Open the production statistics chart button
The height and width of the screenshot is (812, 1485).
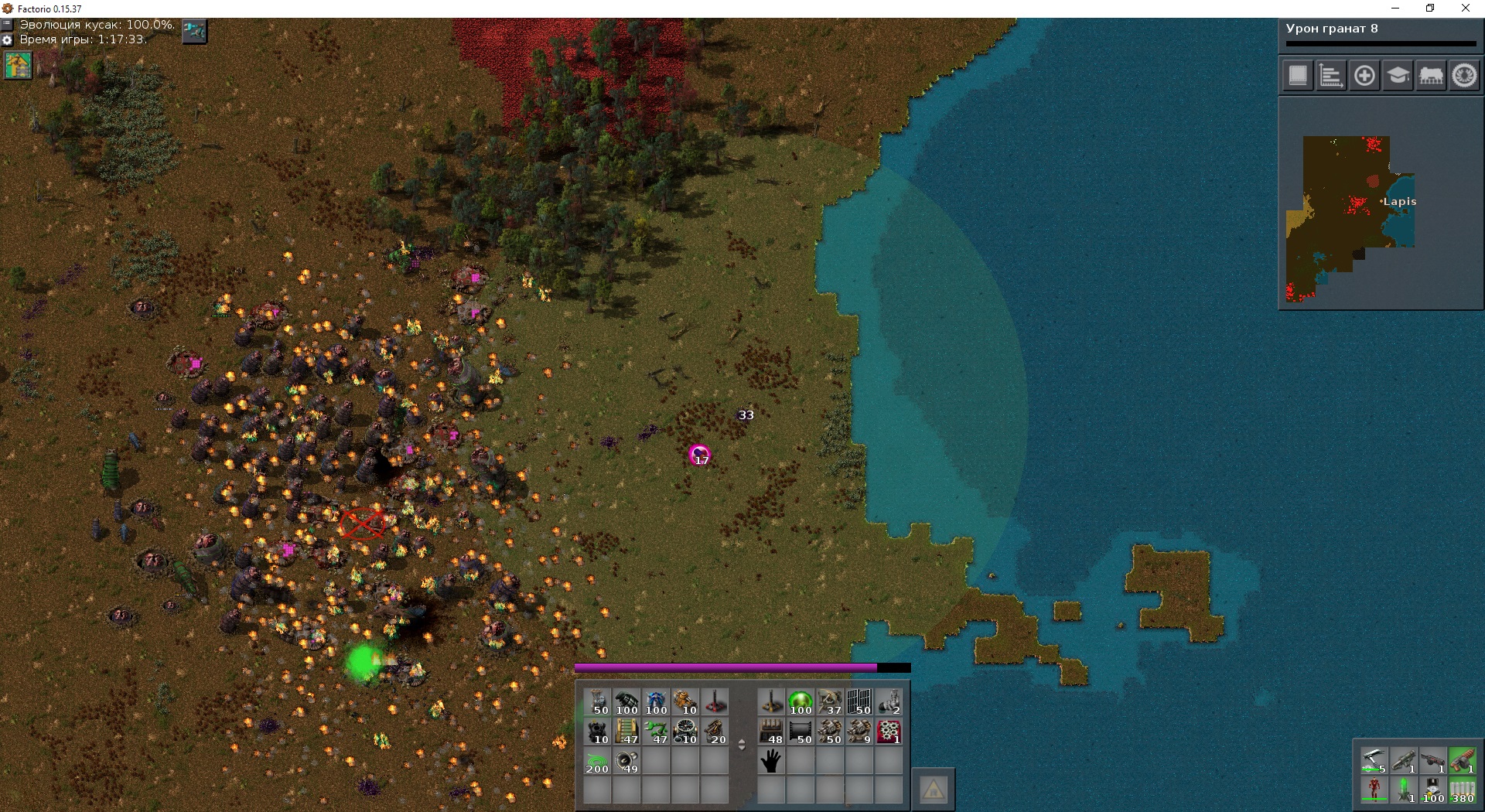[1331, 76]
